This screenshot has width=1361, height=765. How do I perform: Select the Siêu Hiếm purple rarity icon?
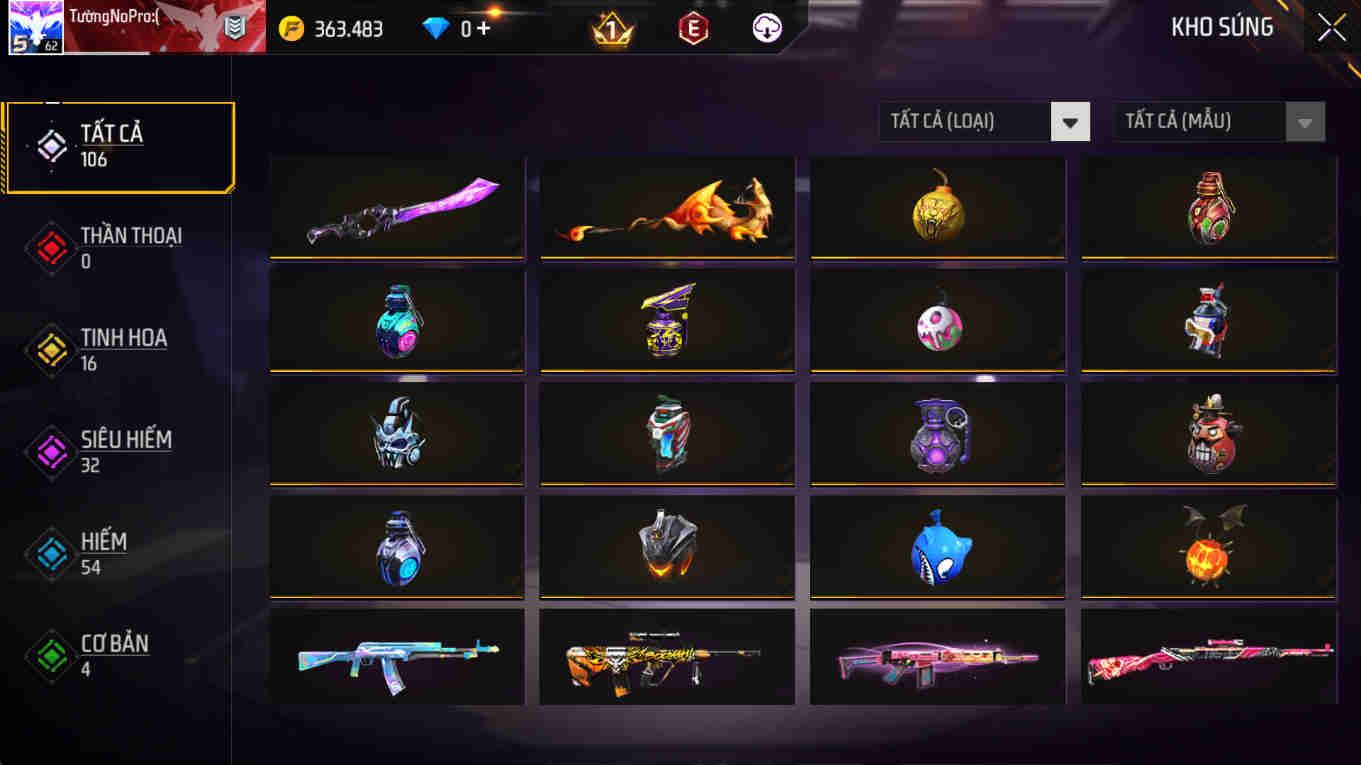[49, 450]
